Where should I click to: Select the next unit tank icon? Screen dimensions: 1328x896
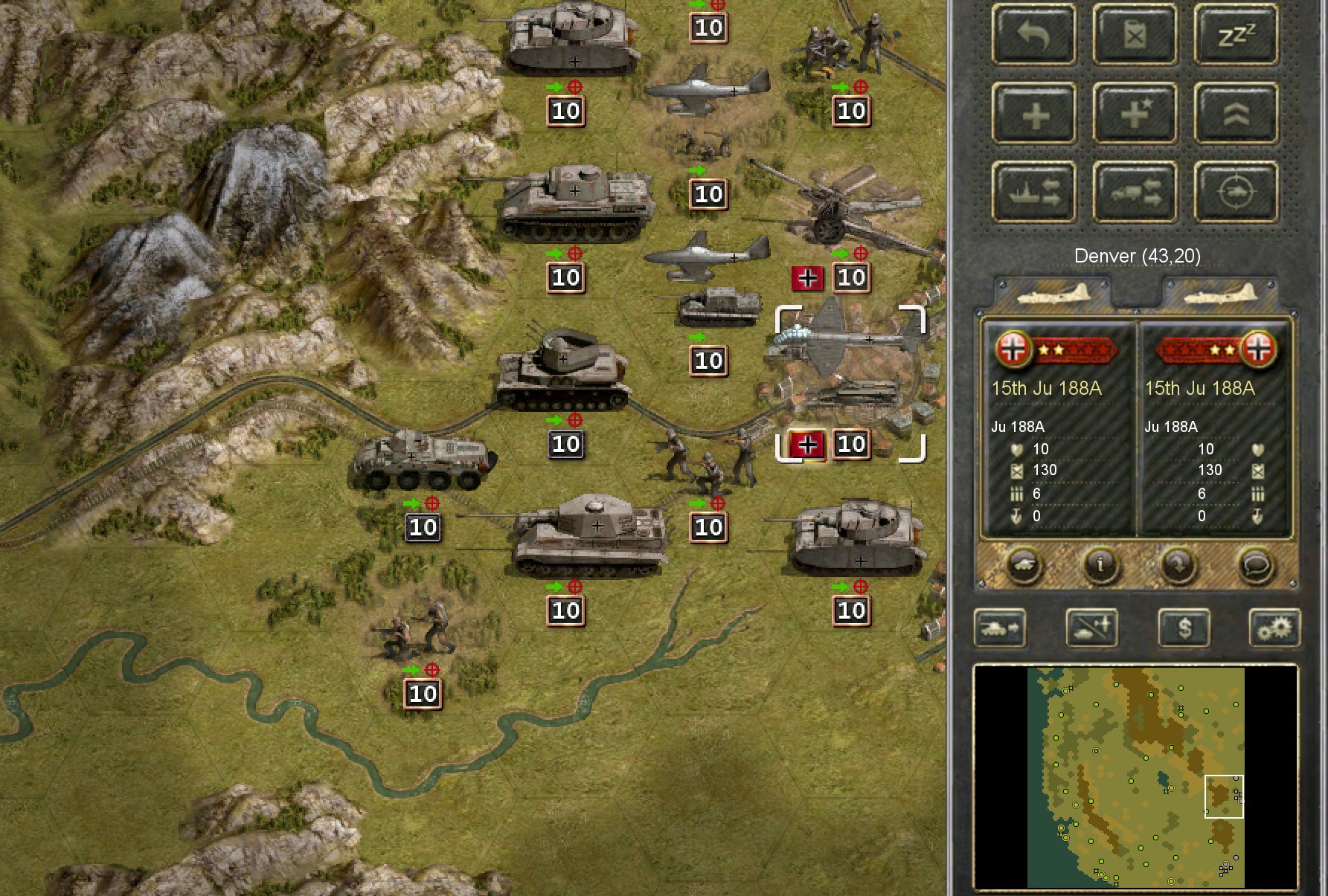pos(1000,628)
